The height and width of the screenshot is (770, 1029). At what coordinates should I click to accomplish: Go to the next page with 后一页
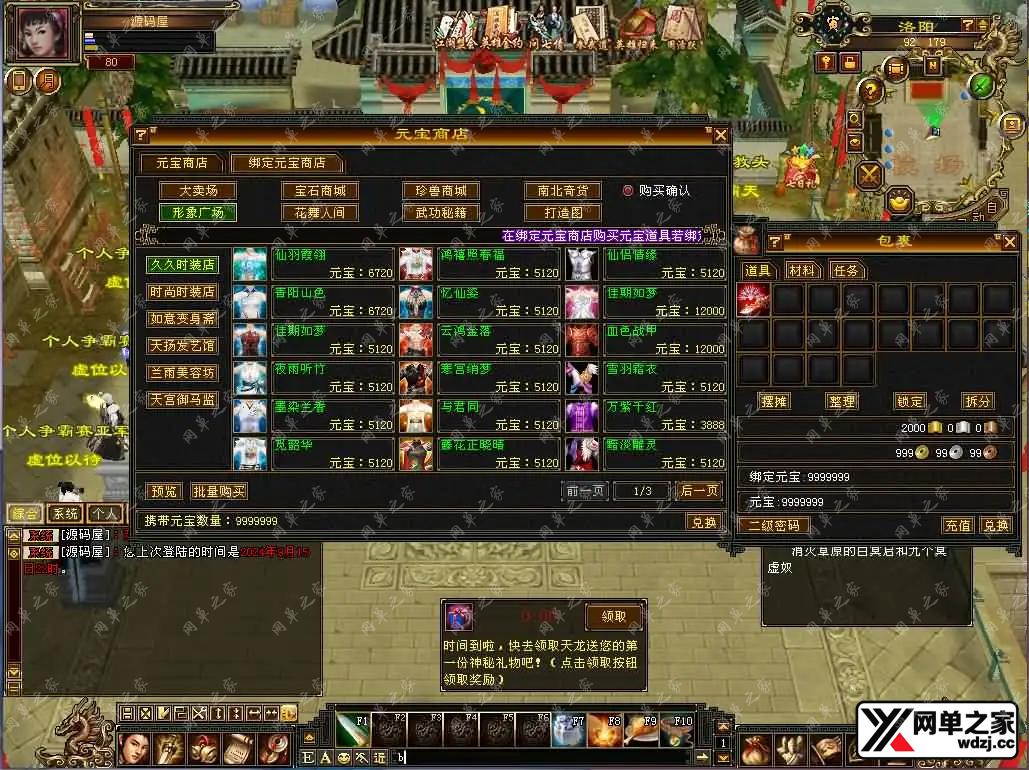(699, 491)
